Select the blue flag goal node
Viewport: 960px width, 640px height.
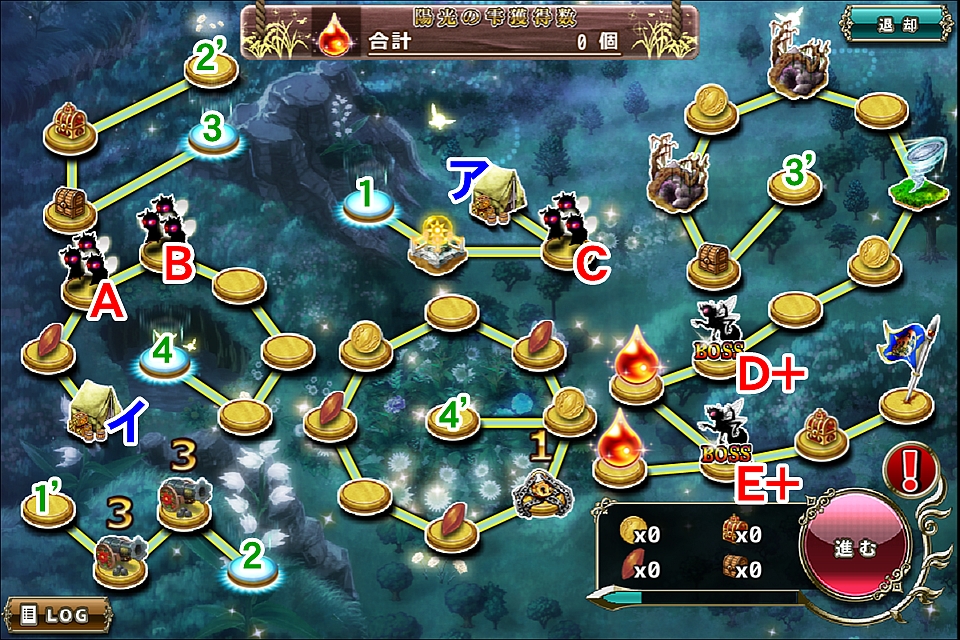[x=908, y=368]
